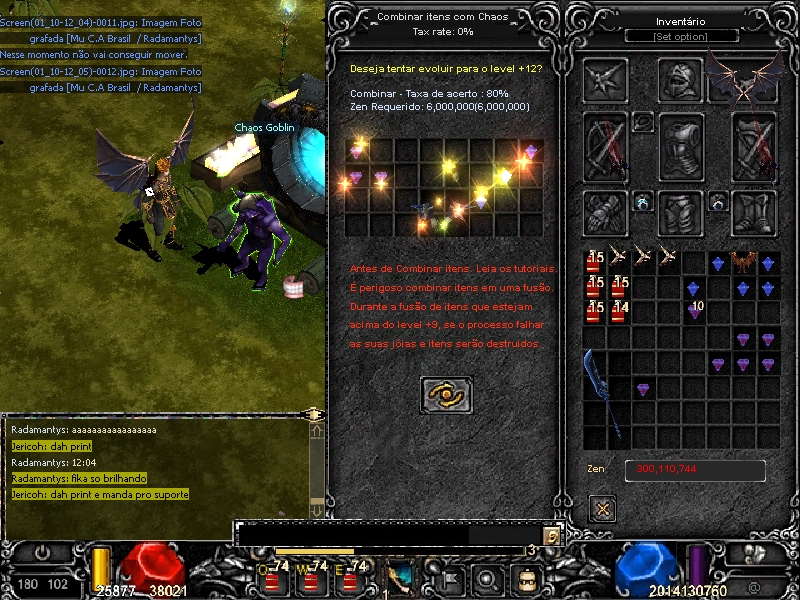This screenshot has width=800, height=600.
Task: Select the equipped boots slot
Action: tap(754, 211)
